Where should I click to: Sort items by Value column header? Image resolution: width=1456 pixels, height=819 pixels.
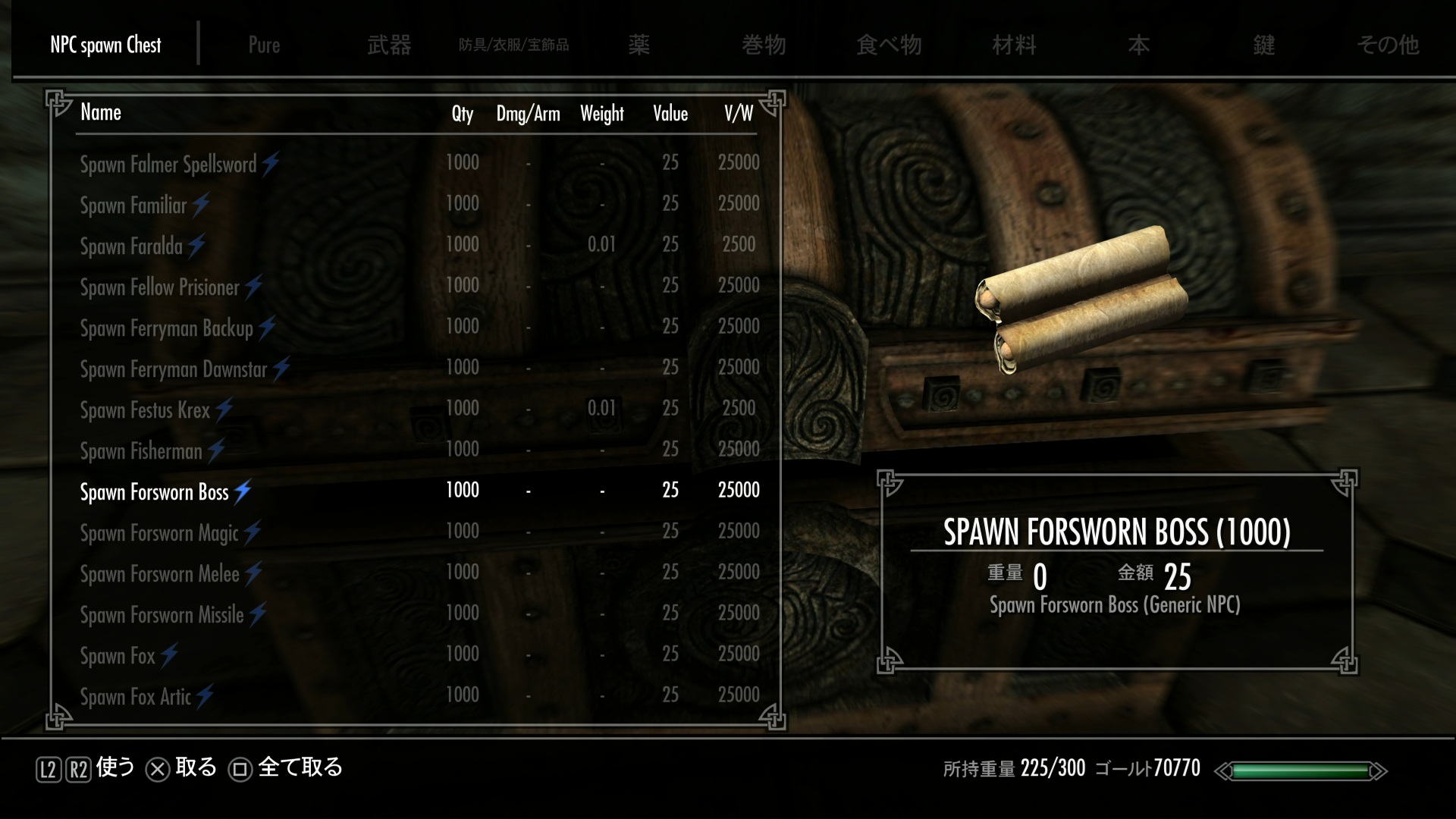(670, 114)
